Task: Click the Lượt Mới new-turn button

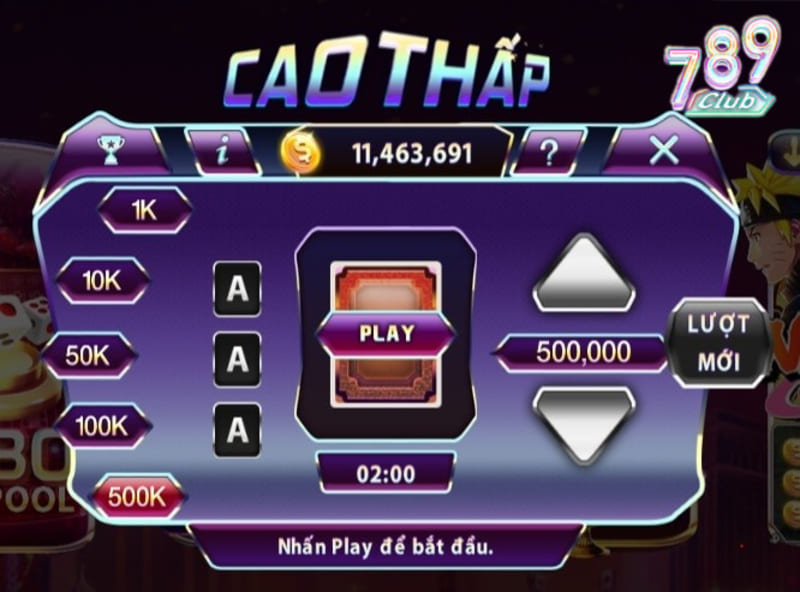Action: pos(718,342)
